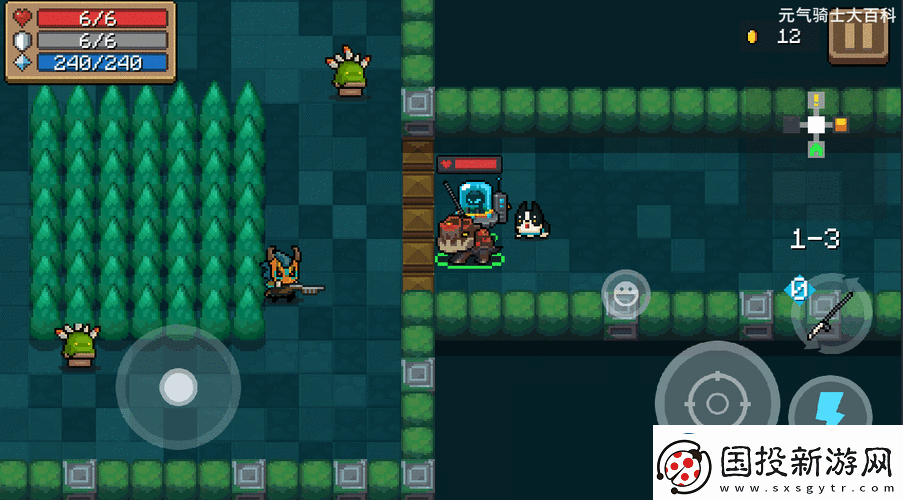Open the smiley face emote button
Image resolution: width=903 pixels, height=500 pixels.
[x=625, y=295]
